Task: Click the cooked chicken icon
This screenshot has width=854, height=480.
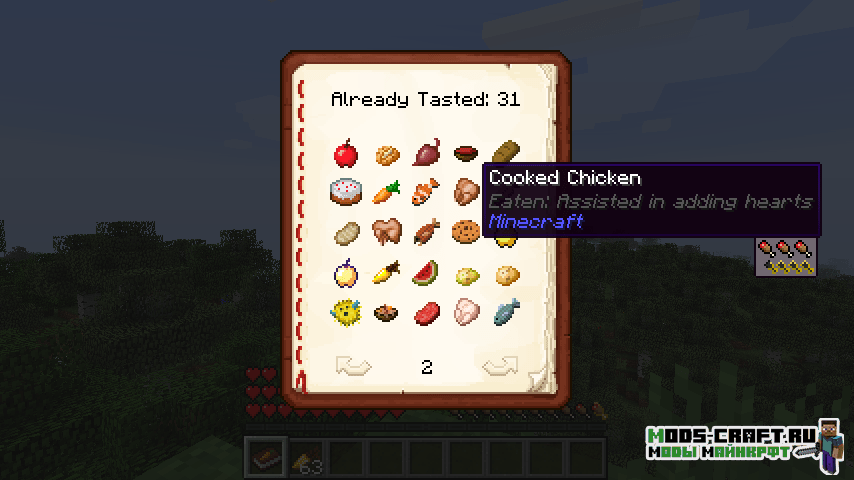Action: (x=464, y=191)
